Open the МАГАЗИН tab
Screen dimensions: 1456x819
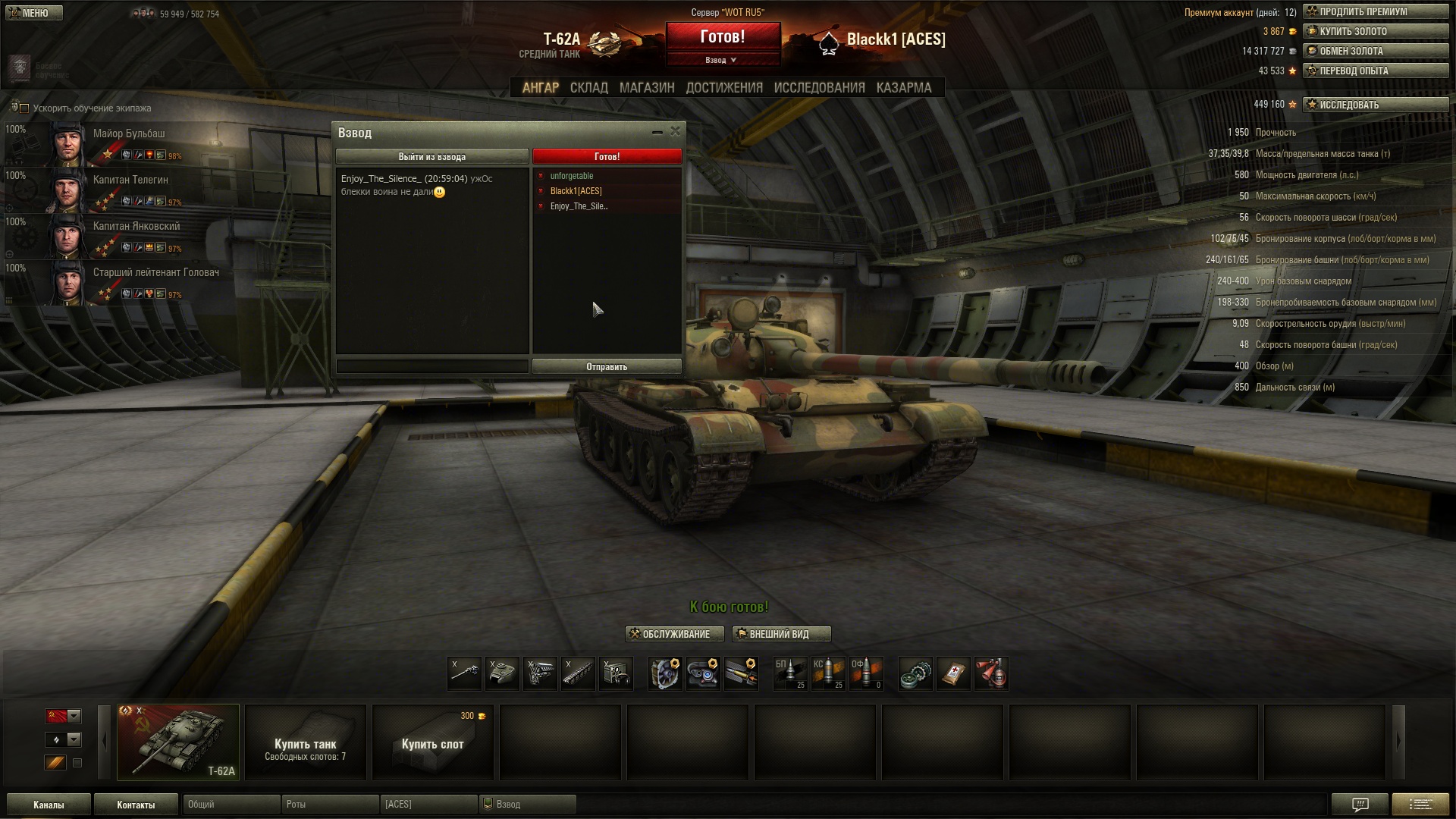[647, 88]
